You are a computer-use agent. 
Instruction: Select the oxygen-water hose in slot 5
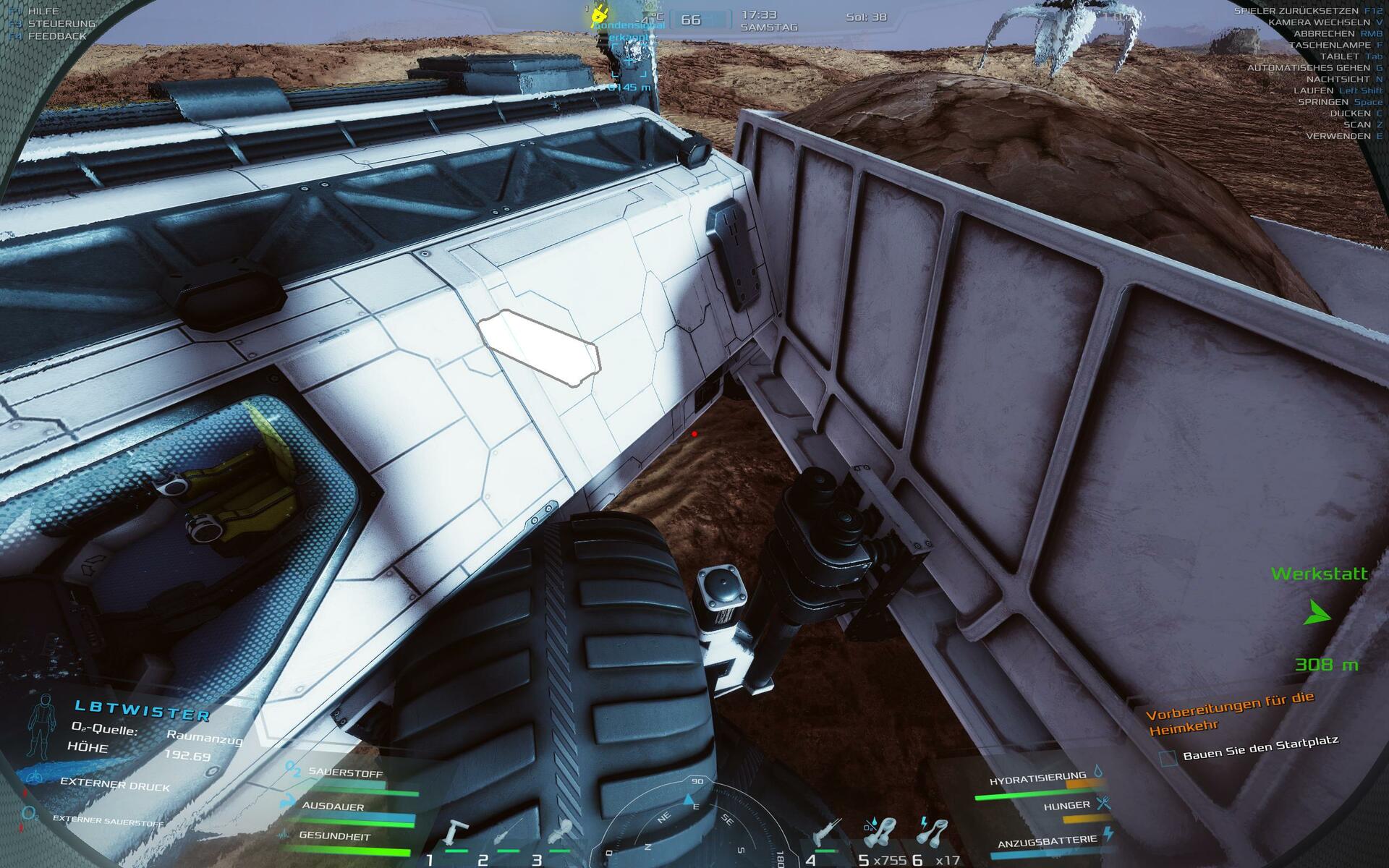click(880, 832)
